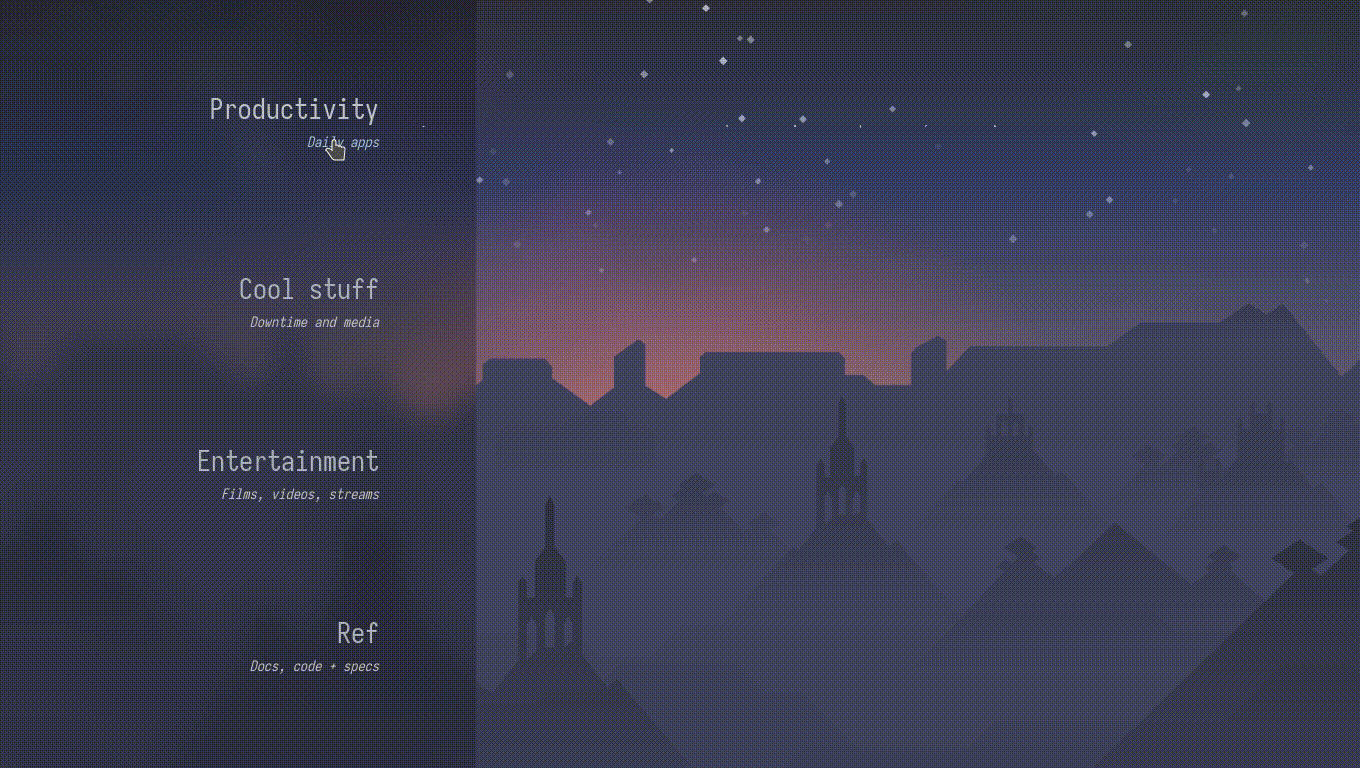This screenshot has height=768, width=1360.
Task: Click the "Films, videos, streams" subtitle
Action: tap(300, 494)
